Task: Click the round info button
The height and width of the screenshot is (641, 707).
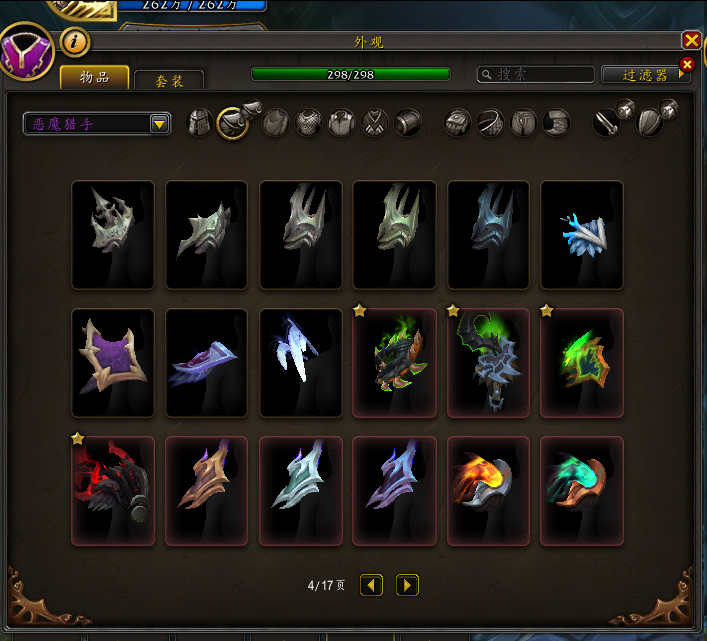Action: click(76, 42)
